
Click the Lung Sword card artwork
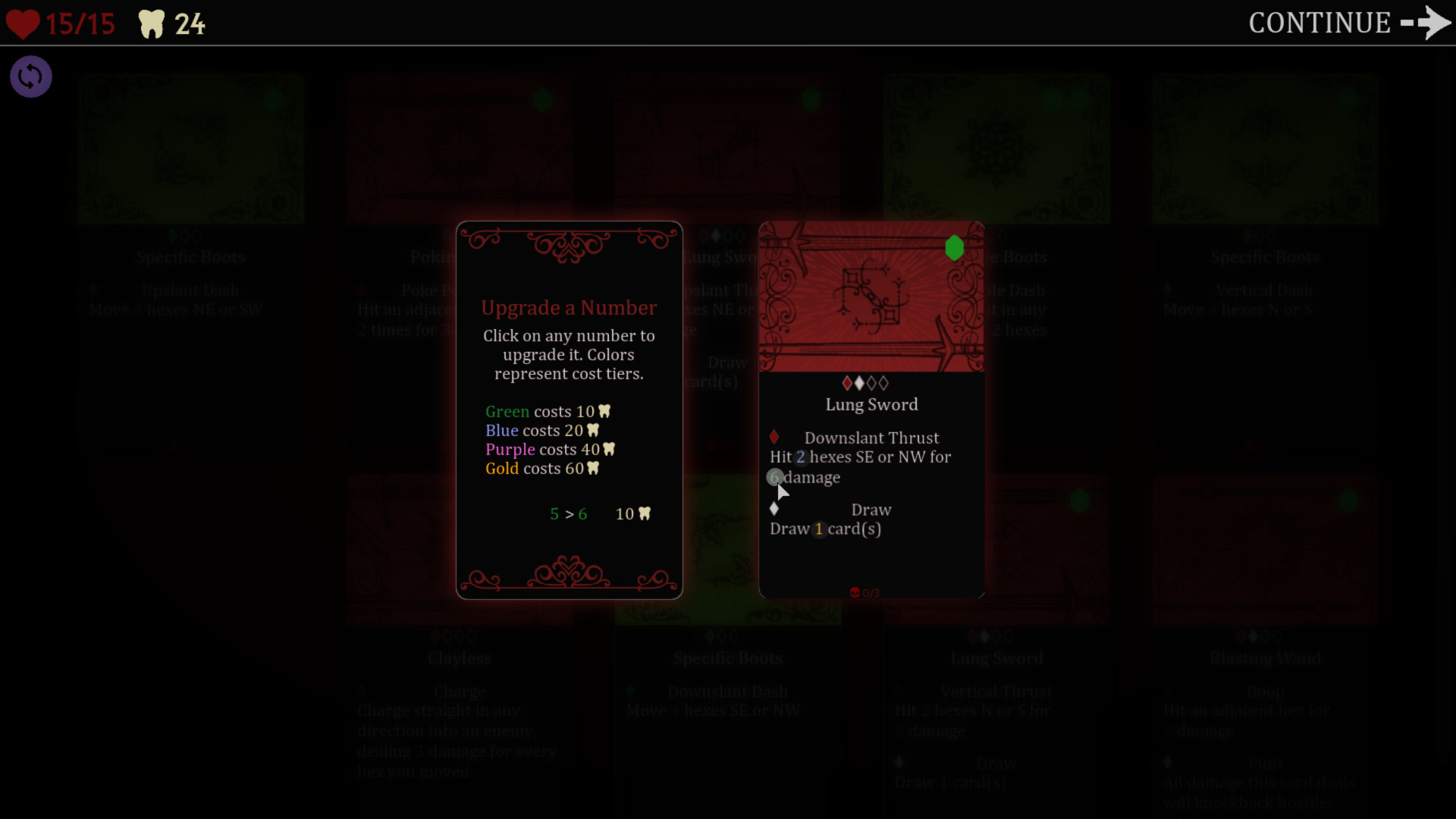click(x=871, y=296)
